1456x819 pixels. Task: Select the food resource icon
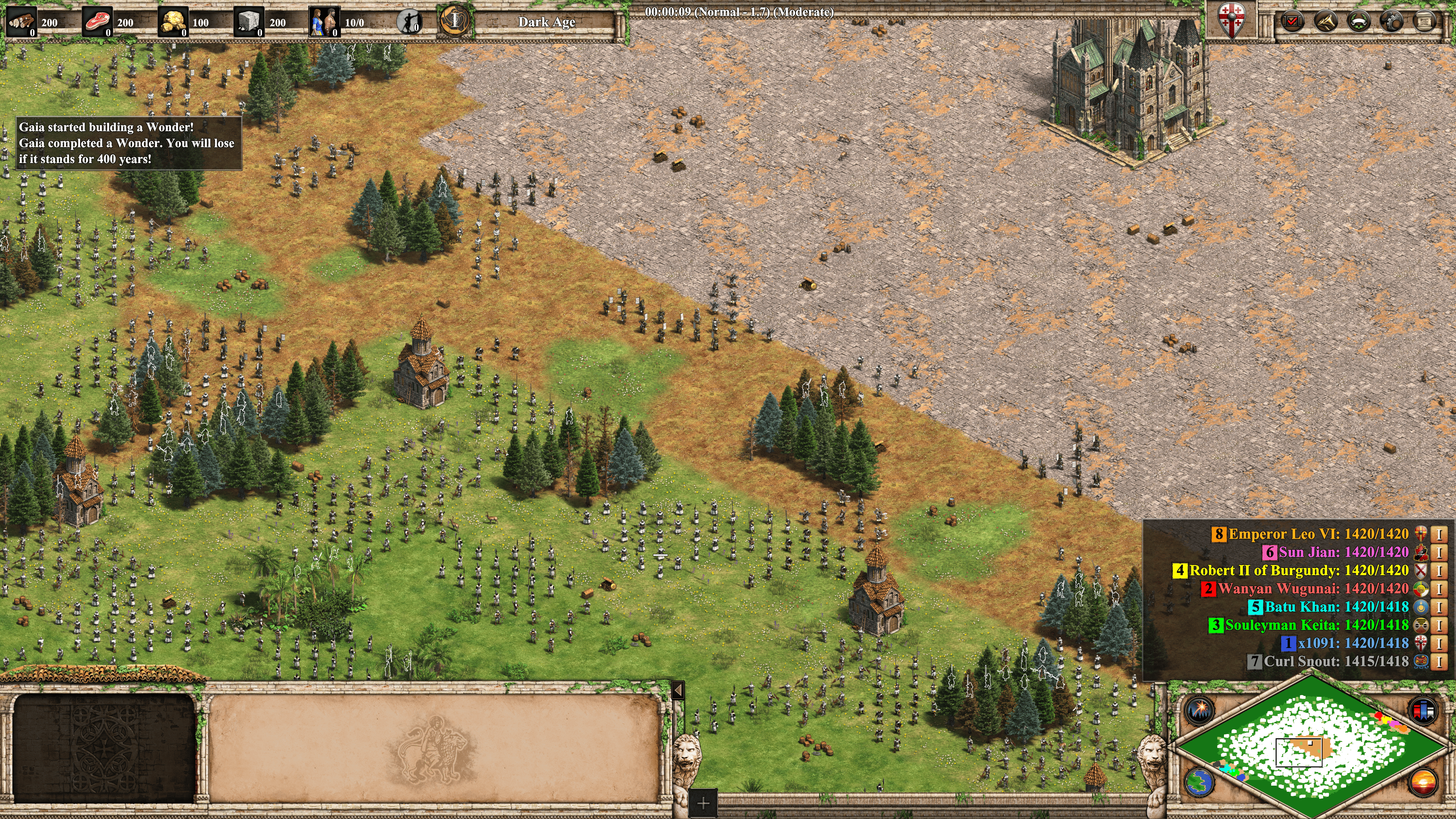point(97,22)
